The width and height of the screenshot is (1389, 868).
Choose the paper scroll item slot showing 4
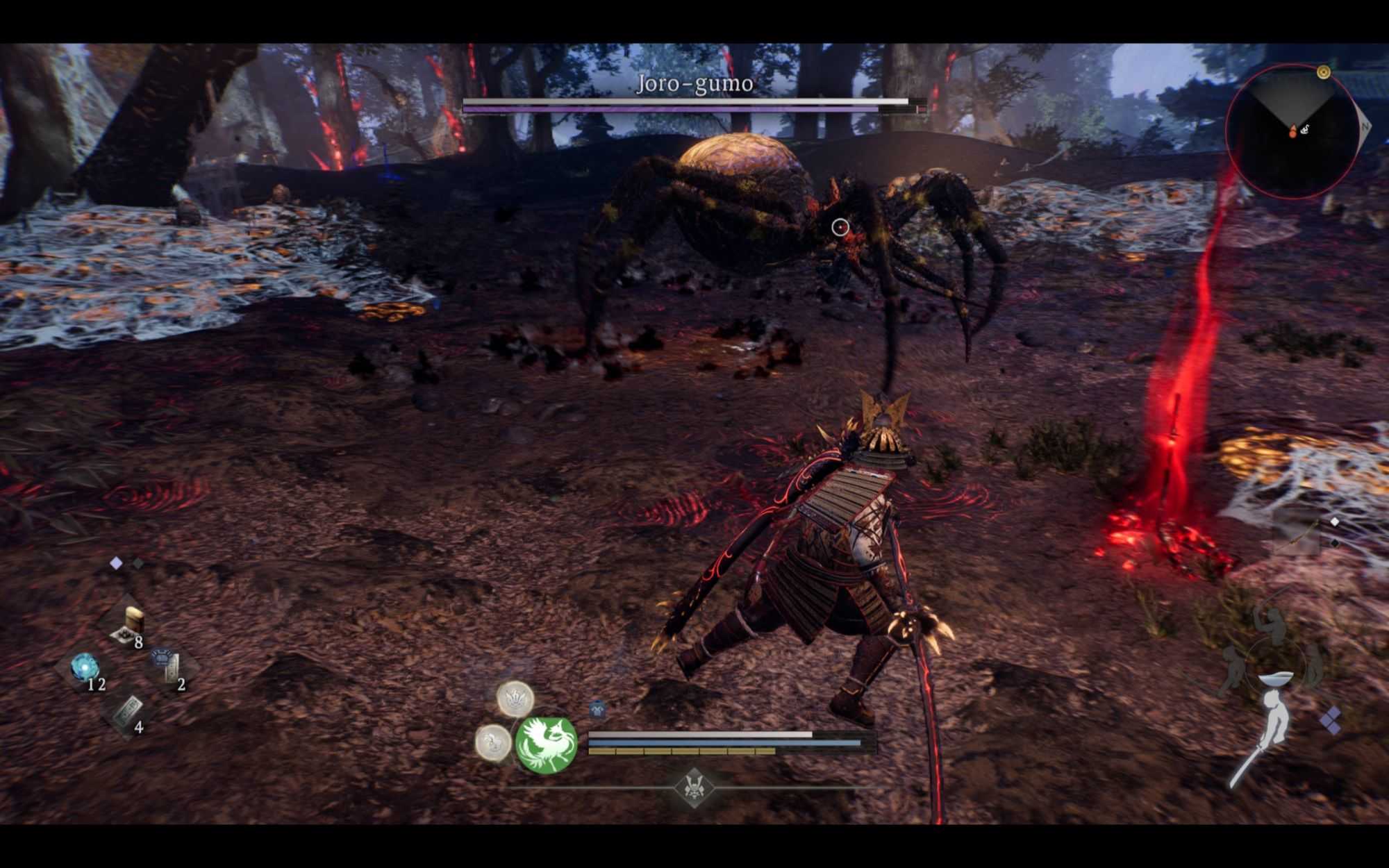pos(128,712)
